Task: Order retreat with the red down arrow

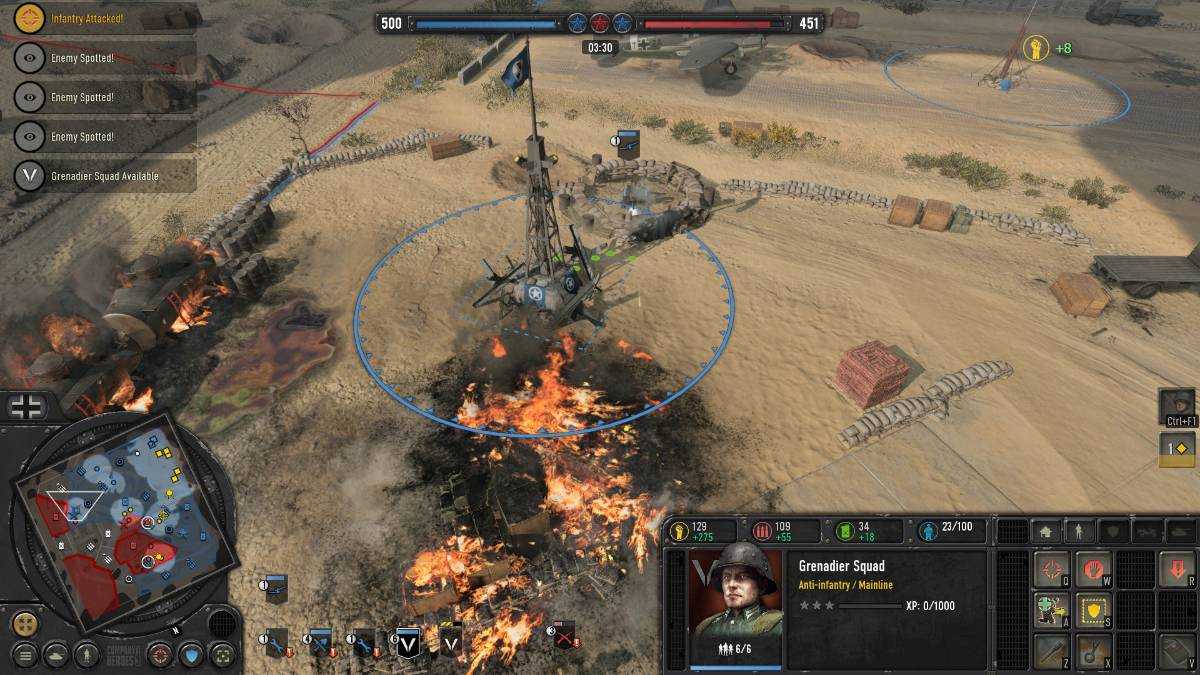Action: 1177,570
